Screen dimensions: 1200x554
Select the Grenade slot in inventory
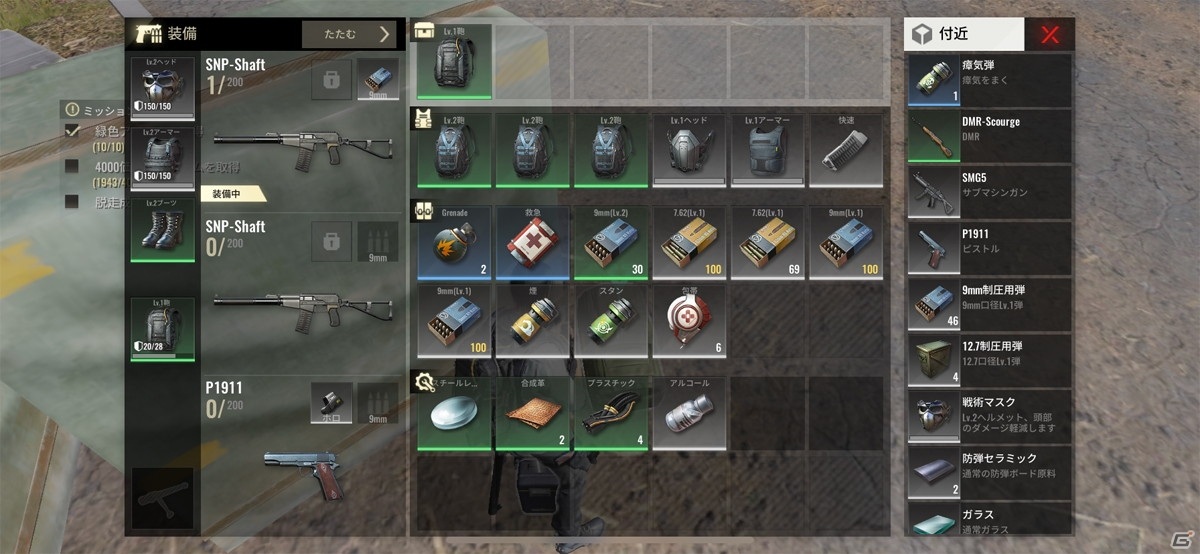click(454, 242)
